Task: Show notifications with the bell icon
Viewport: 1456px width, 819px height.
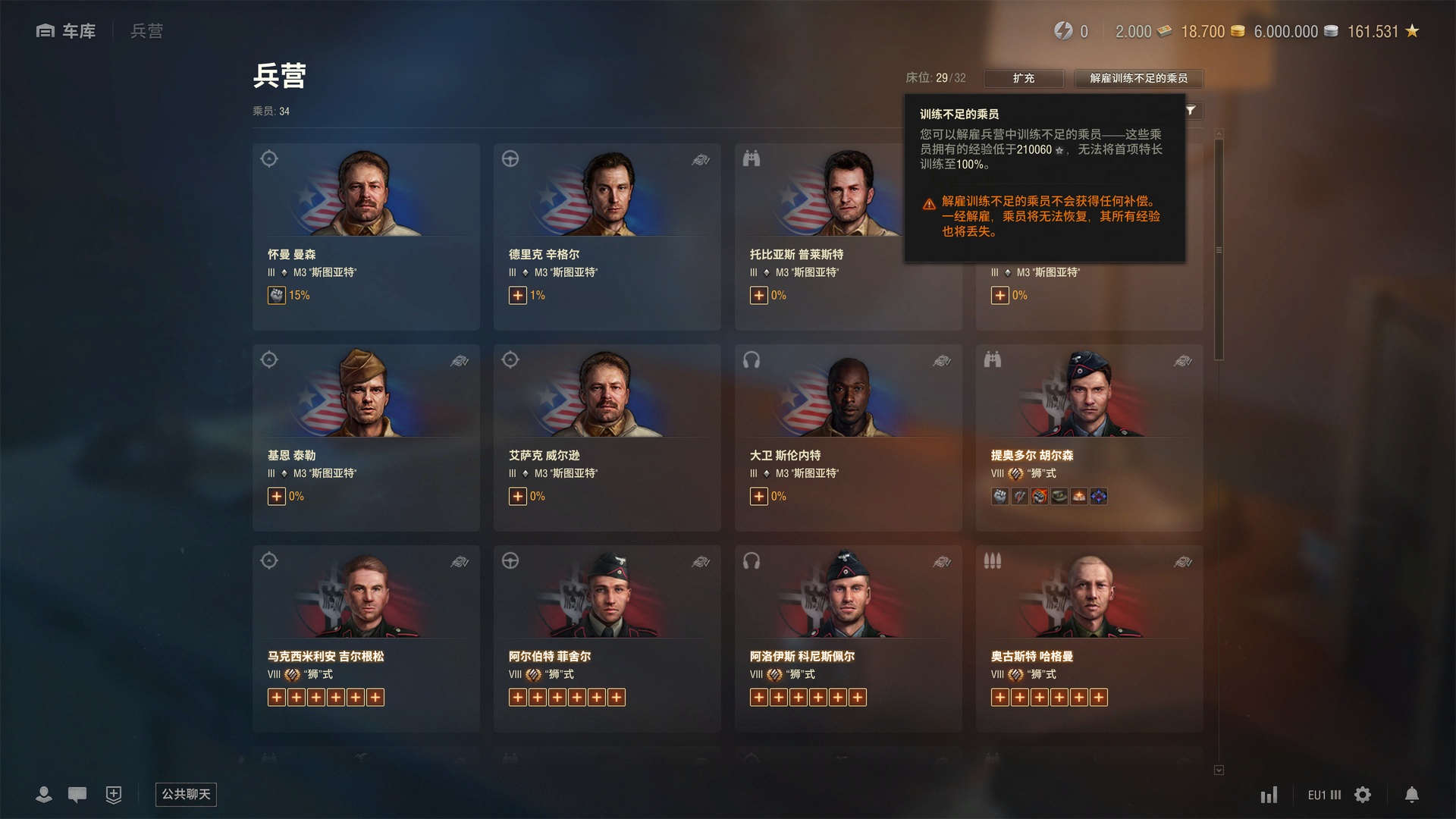Action: tap(1411, 795)
